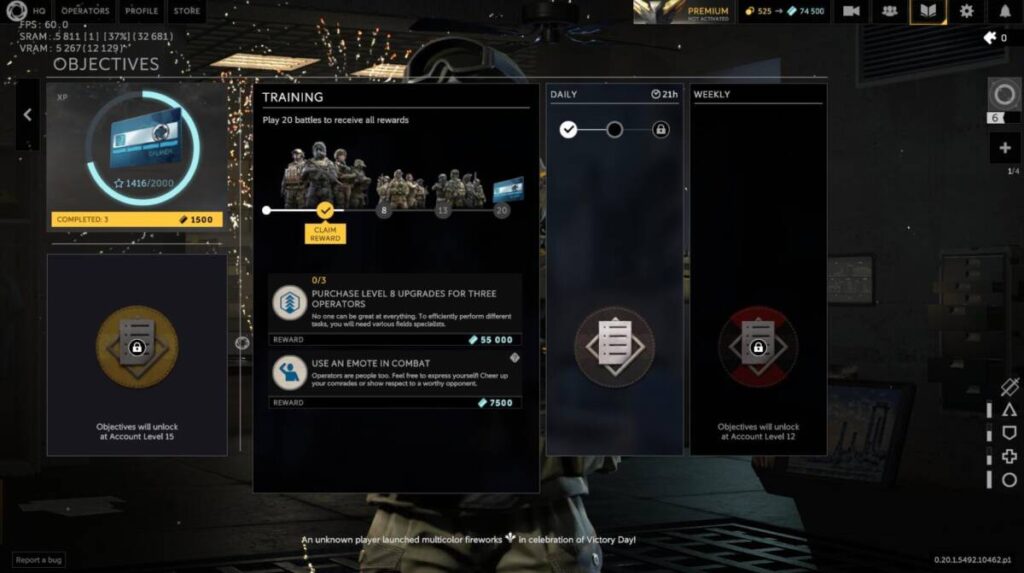Open the Profile tab
The image size is (1024, 573).
point(141,11)
